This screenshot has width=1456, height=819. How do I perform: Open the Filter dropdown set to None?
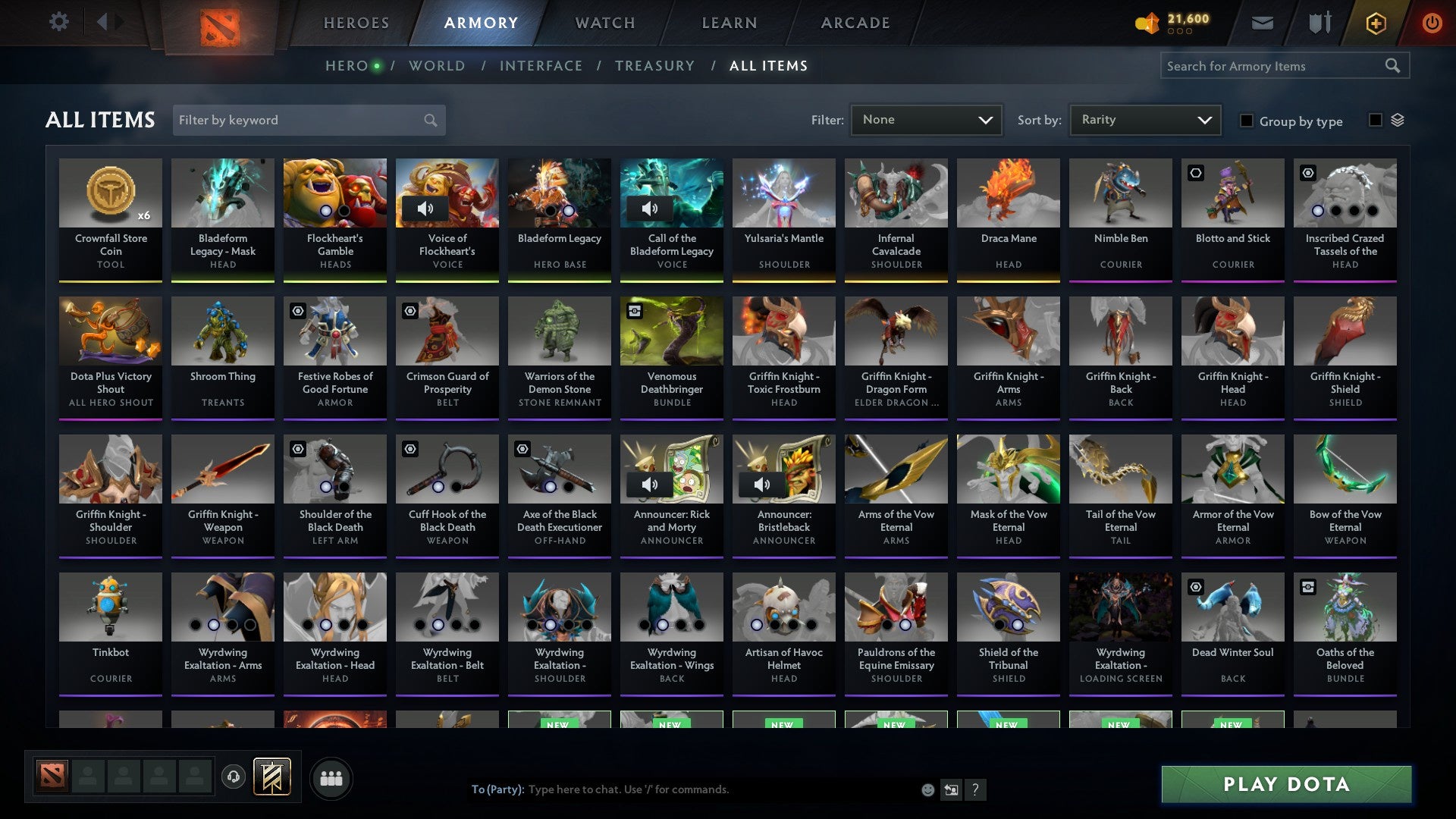(926, 119)
